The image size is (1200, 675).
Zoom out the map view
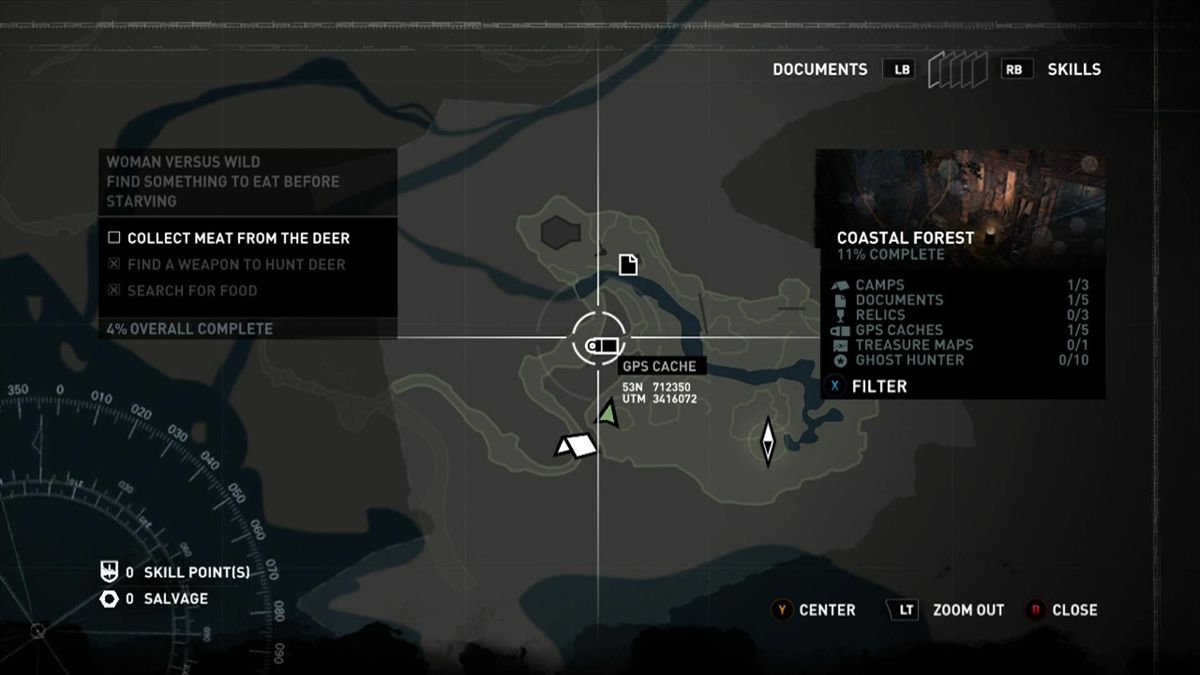click(x=967, y=610)
